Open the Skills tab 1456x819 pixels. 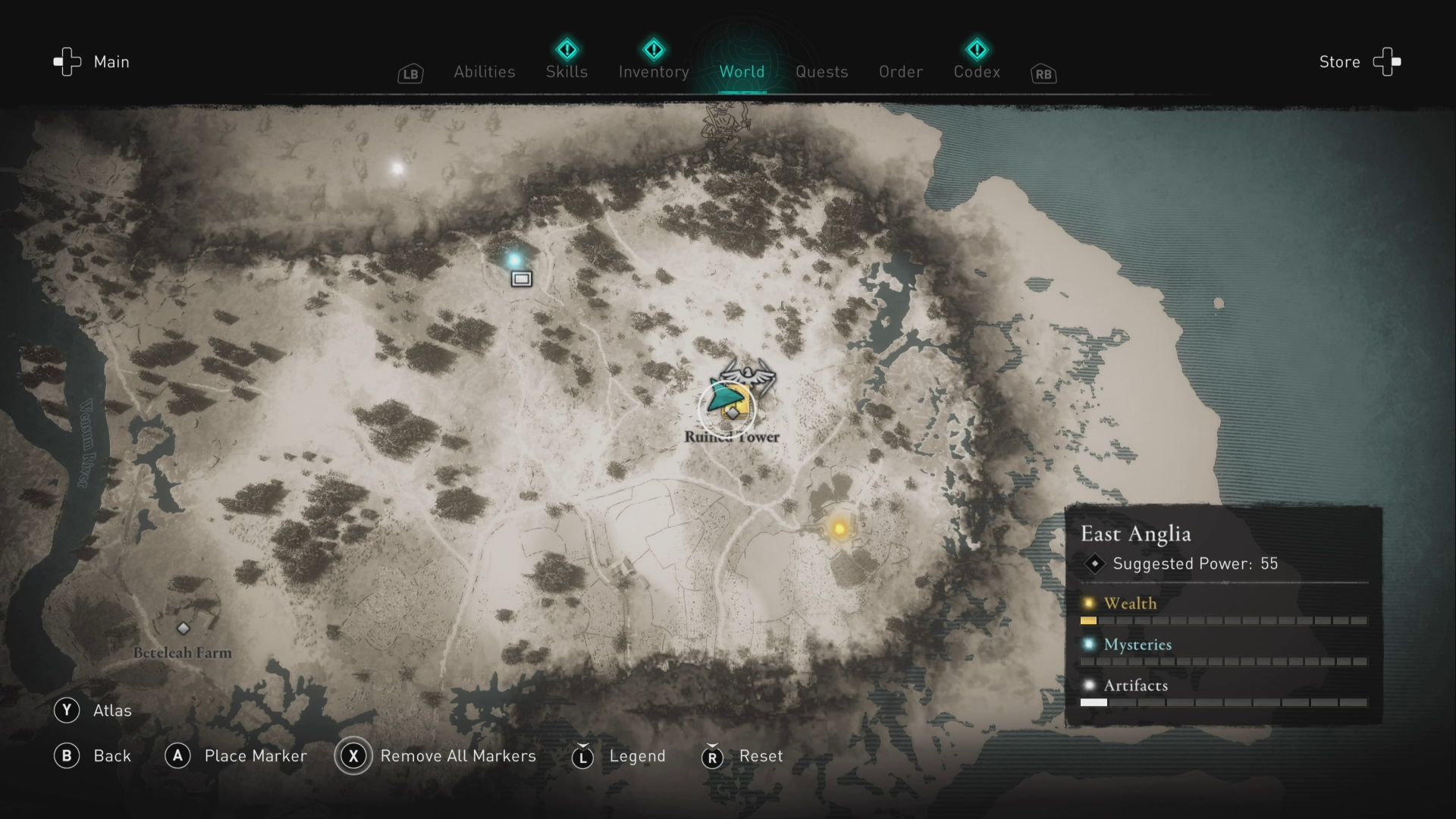(566, 72)
